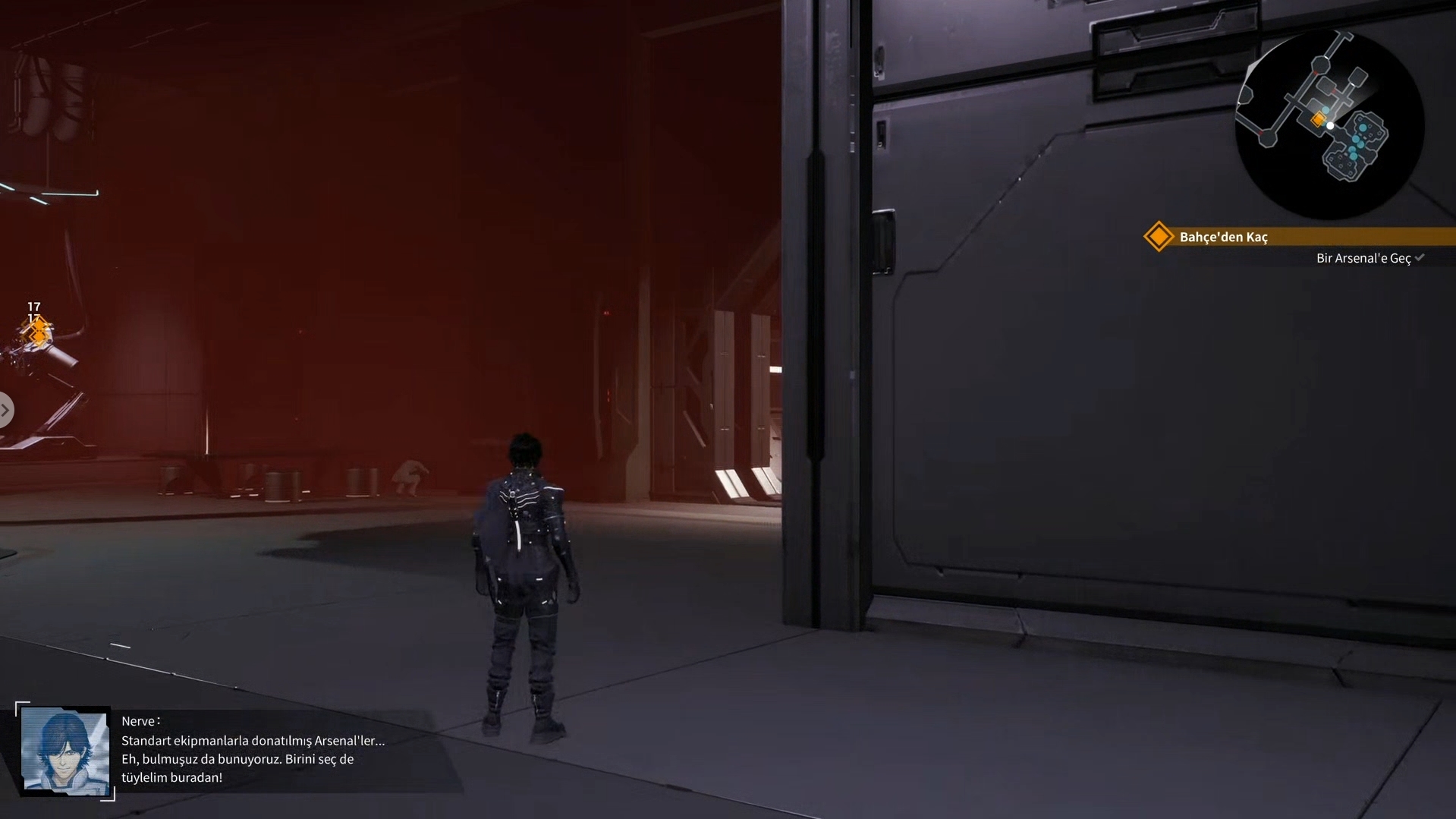This screenshot has height=819, width=1456.
Task: Open the circular minimap
Action: [1329, 124]
